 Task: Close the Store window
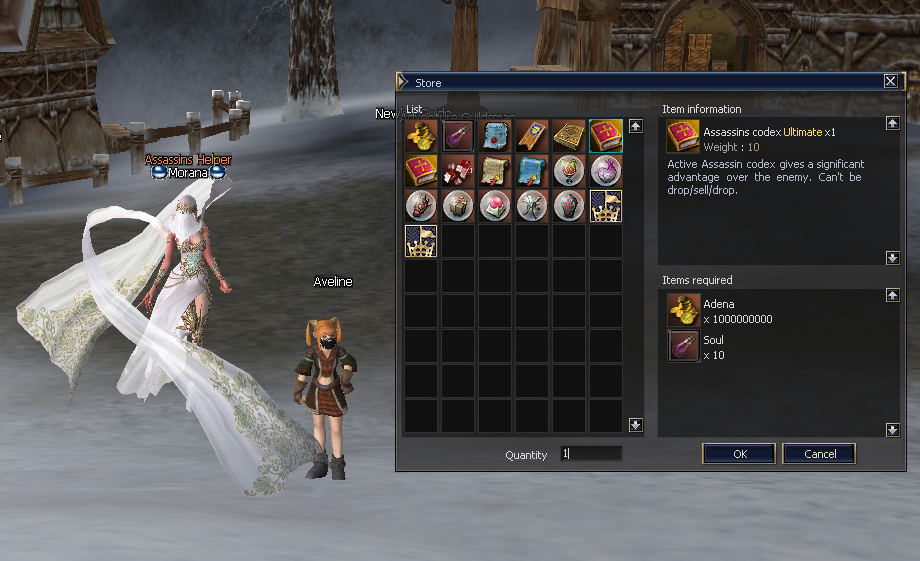pyautogui.click(x=890, y=82)
